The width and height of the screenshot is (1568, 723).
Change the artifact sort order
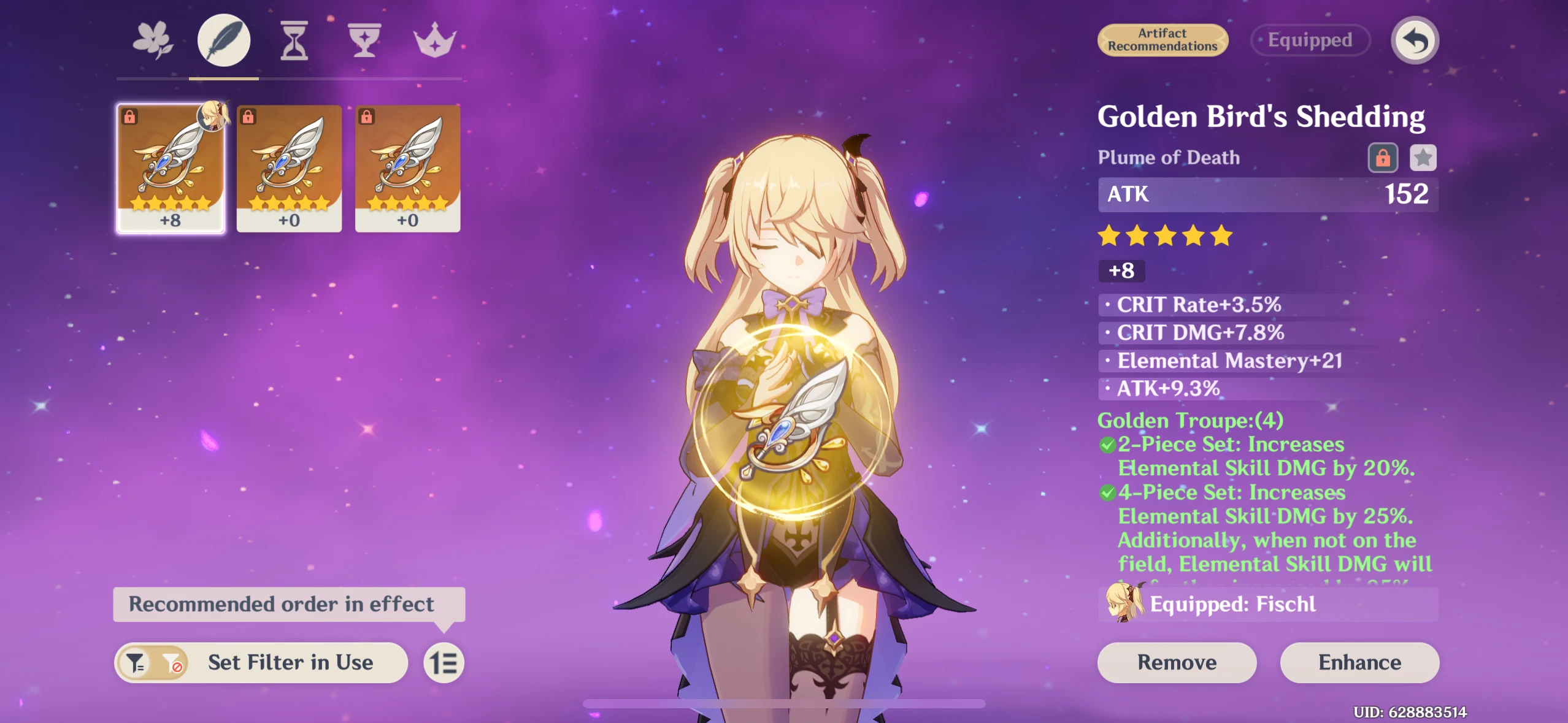tap(444, 662)
